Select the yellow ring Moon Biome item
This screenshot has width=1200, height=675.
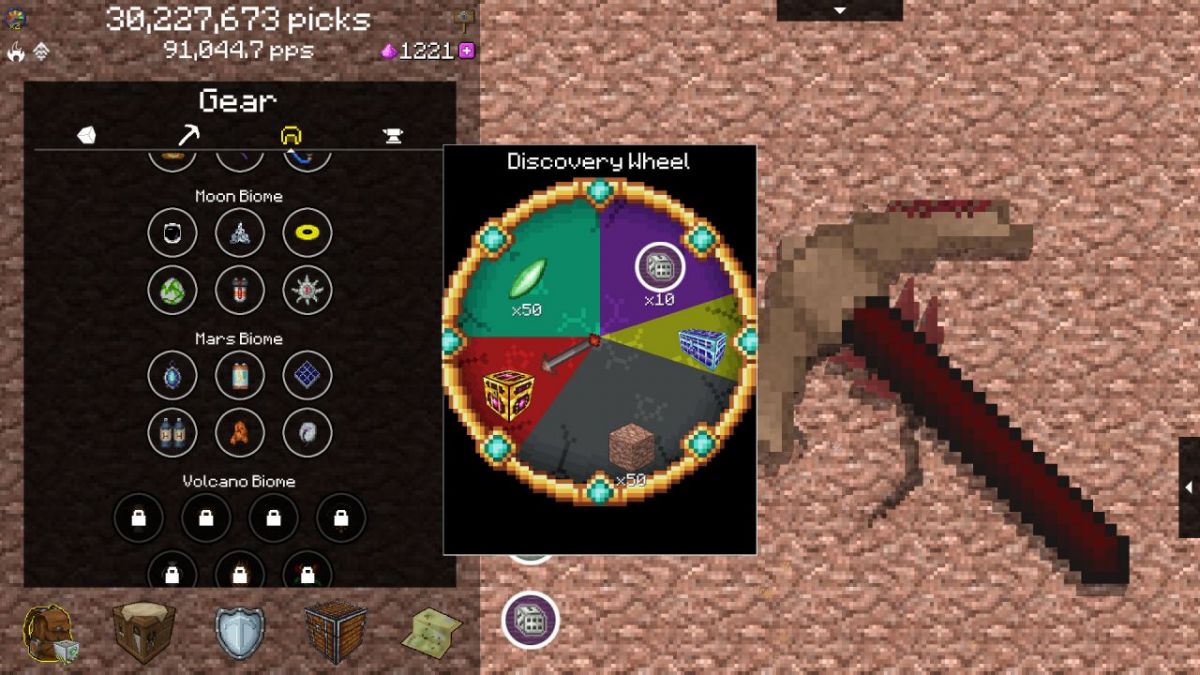tap(306, 234)
